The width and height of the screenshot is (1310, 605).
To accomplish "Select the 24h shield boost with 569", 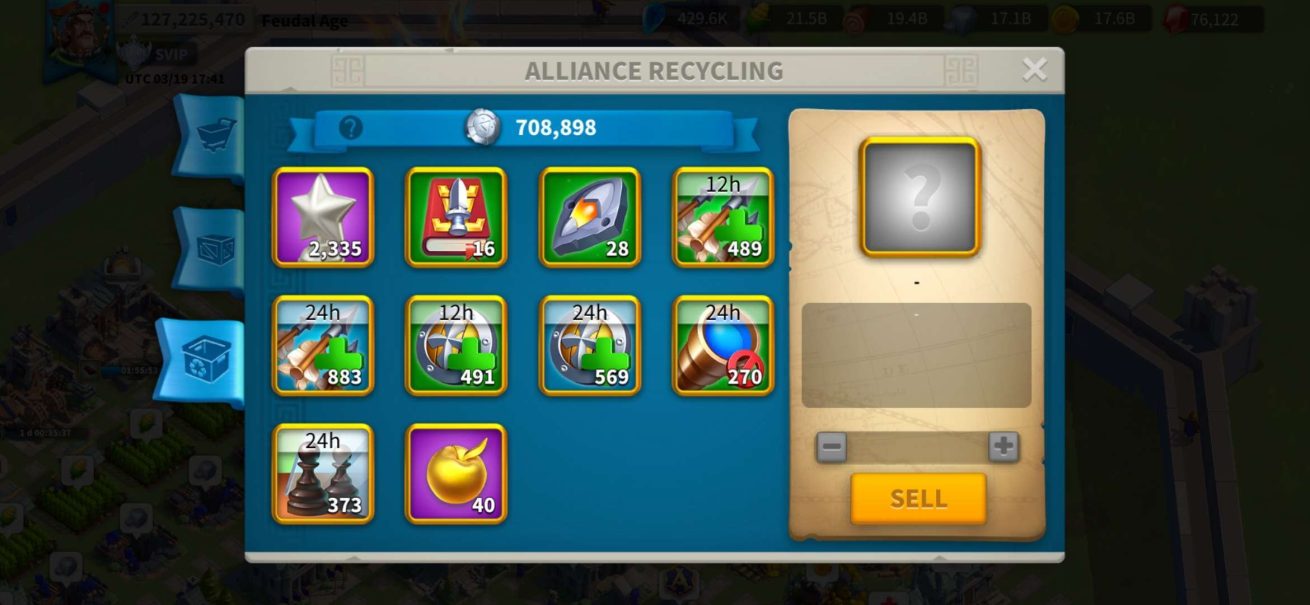I will (590, 345).
